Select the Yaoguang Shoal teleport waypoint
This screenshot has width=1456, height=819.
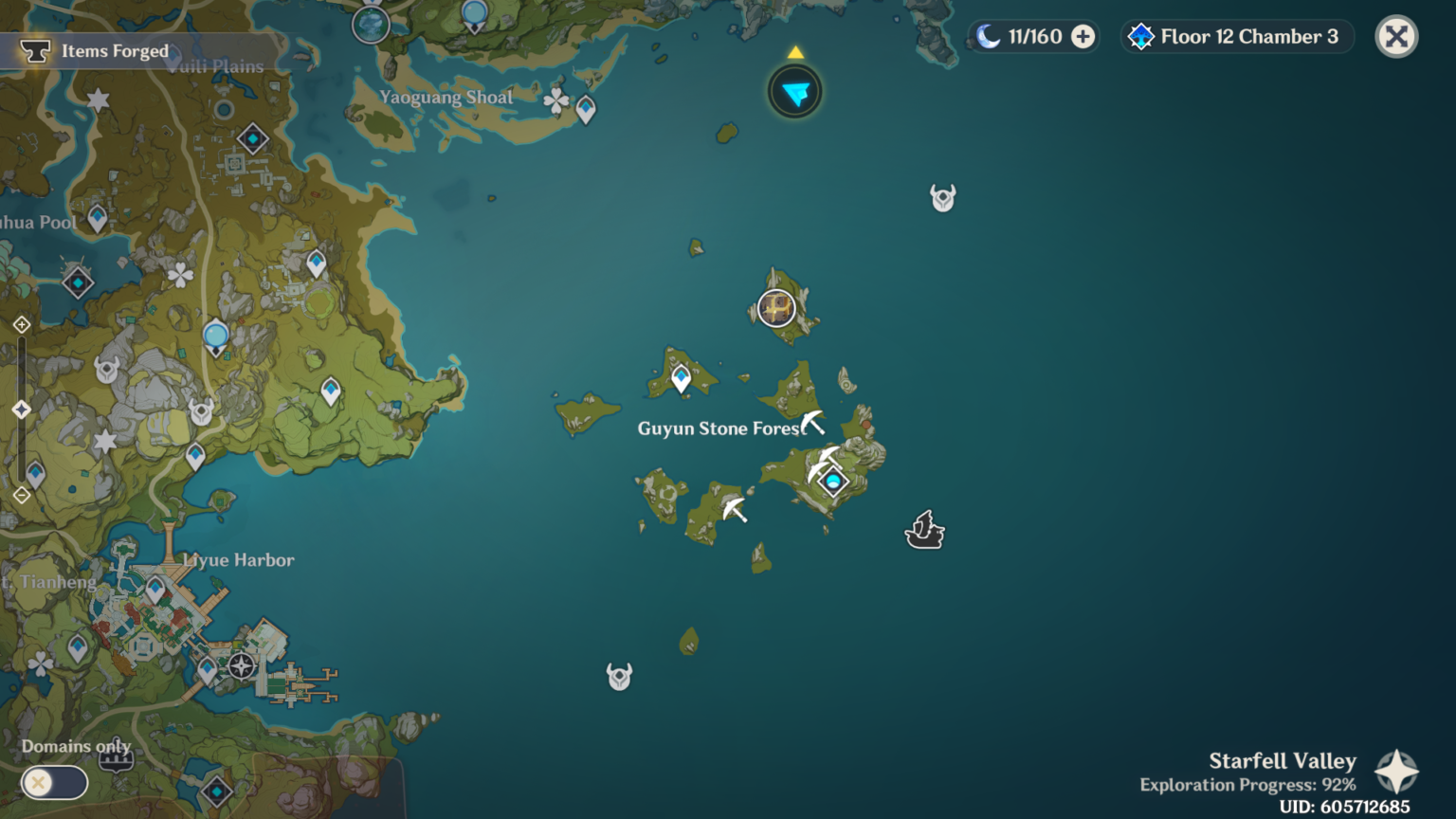(586, 110)
